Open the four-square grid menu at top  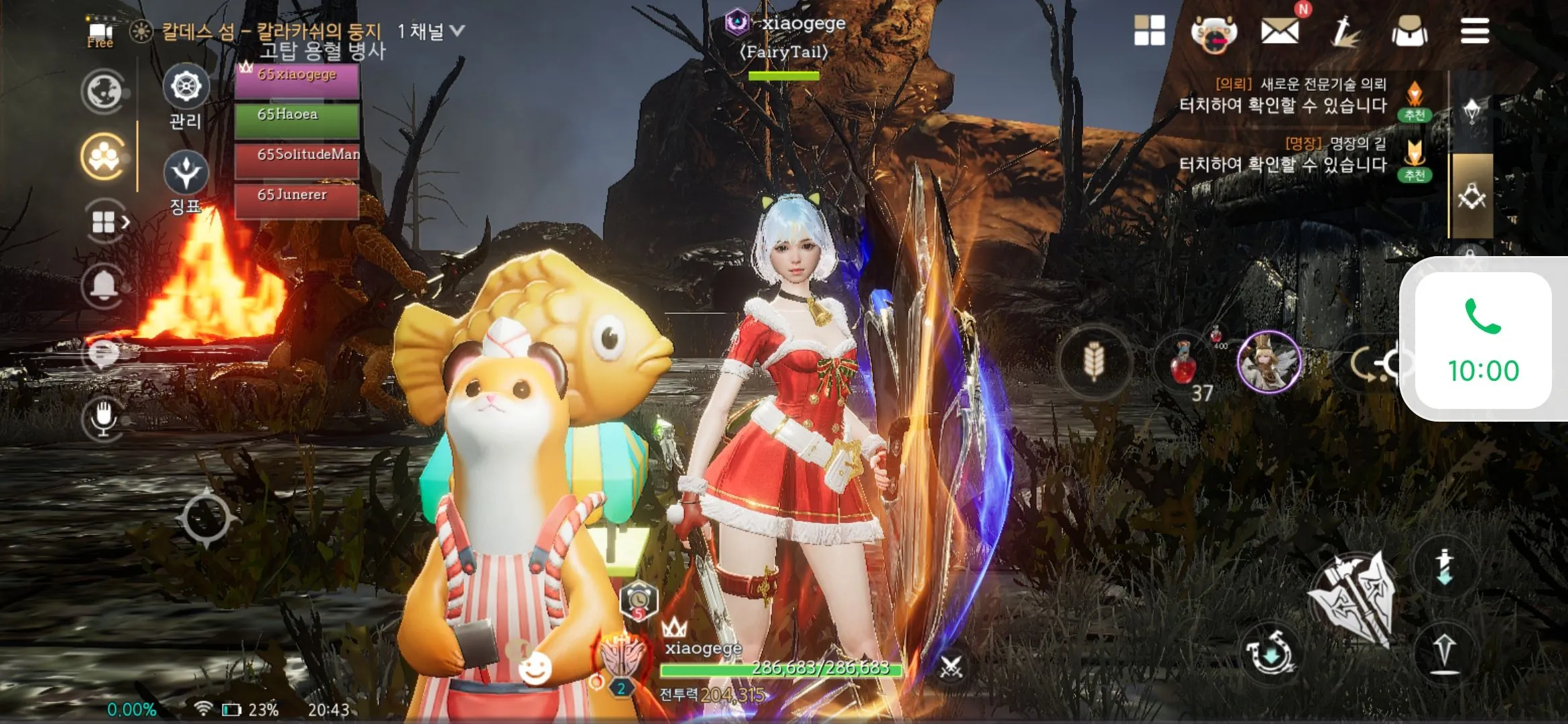click(1149, 31)
